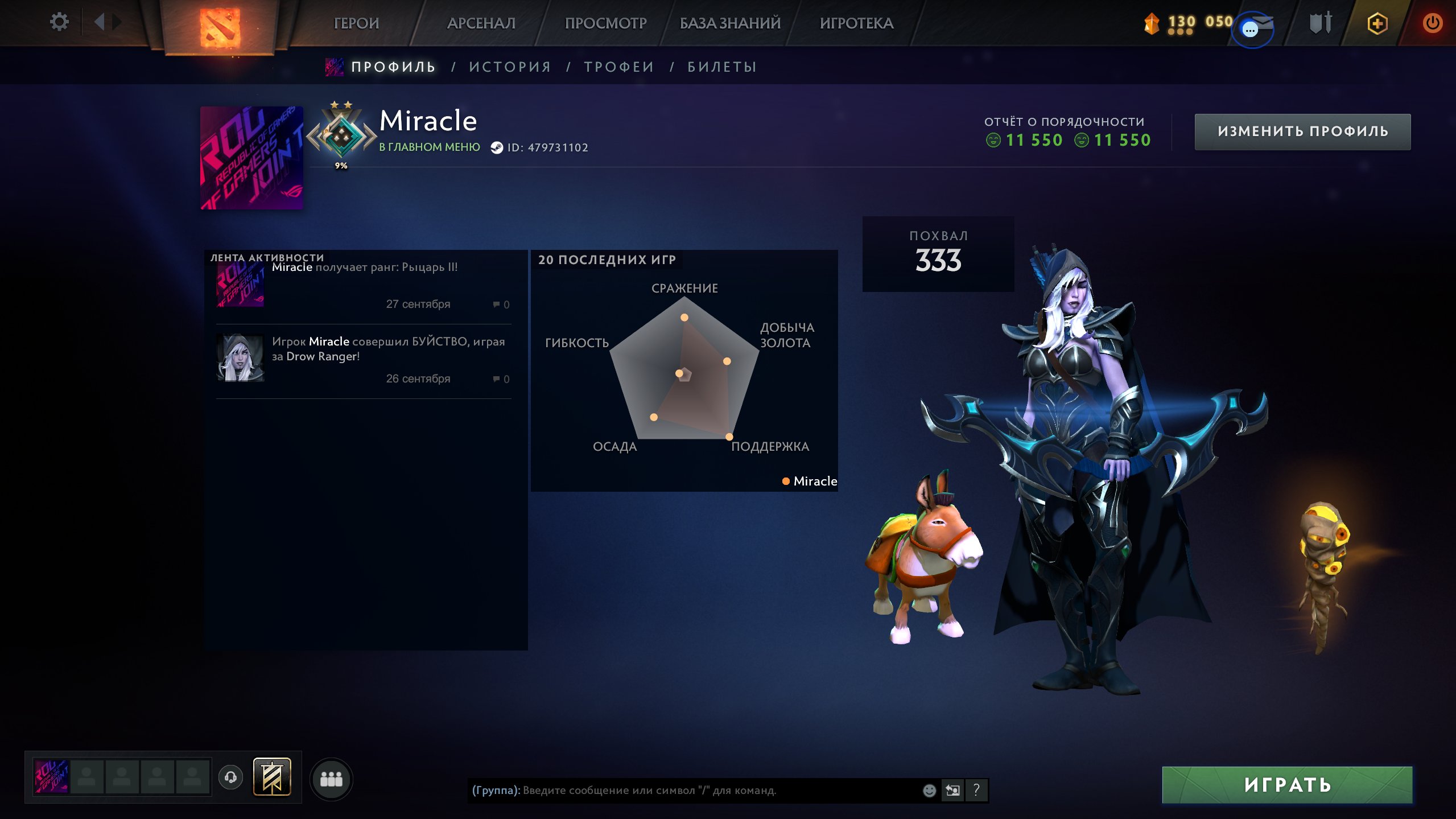Open the Dota Plus gold badge
1456x819 pixels.
(1377, 23)
